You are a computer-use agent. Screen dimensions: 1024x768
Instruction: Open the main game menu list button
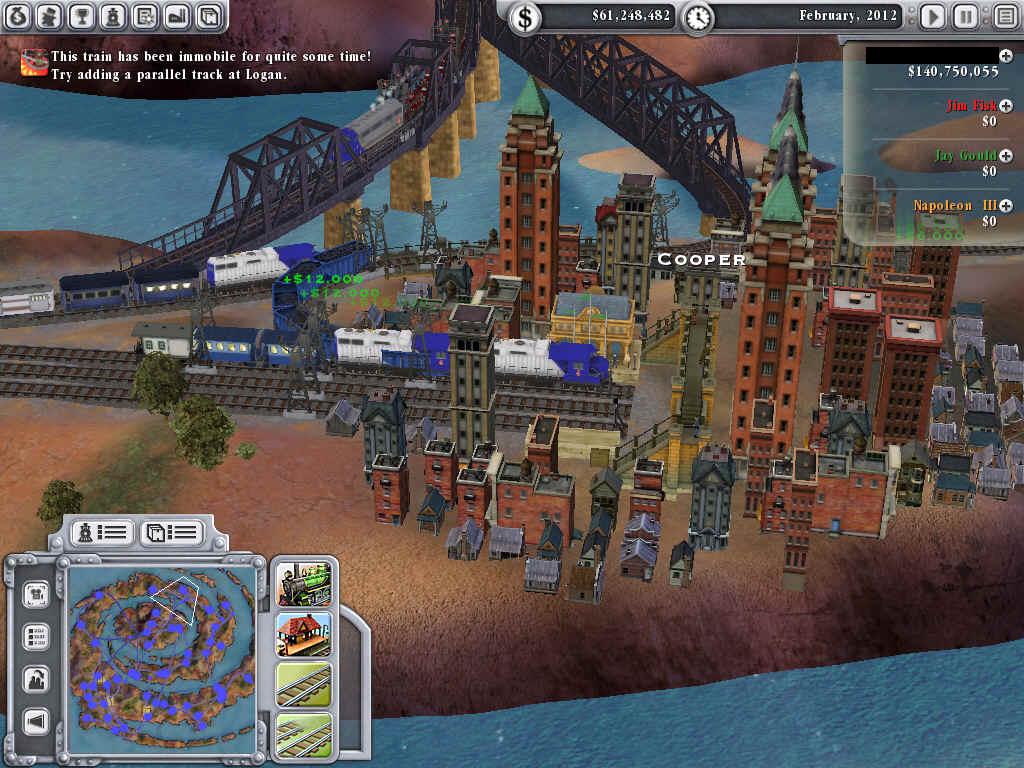(x=1004, y=16)
